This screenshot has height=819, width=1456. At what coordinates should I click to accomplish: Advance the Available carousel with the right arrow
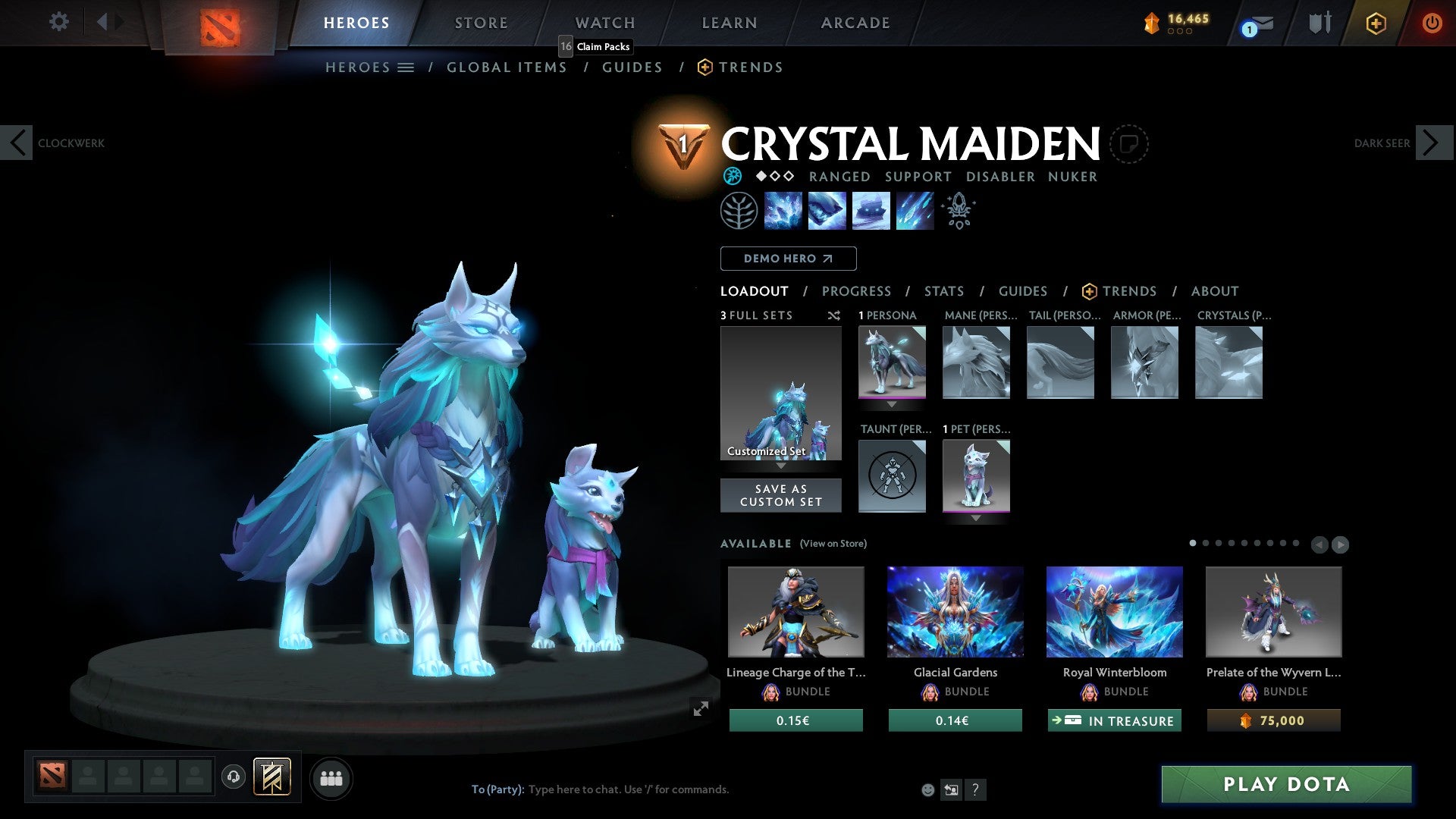point(1339,544)
